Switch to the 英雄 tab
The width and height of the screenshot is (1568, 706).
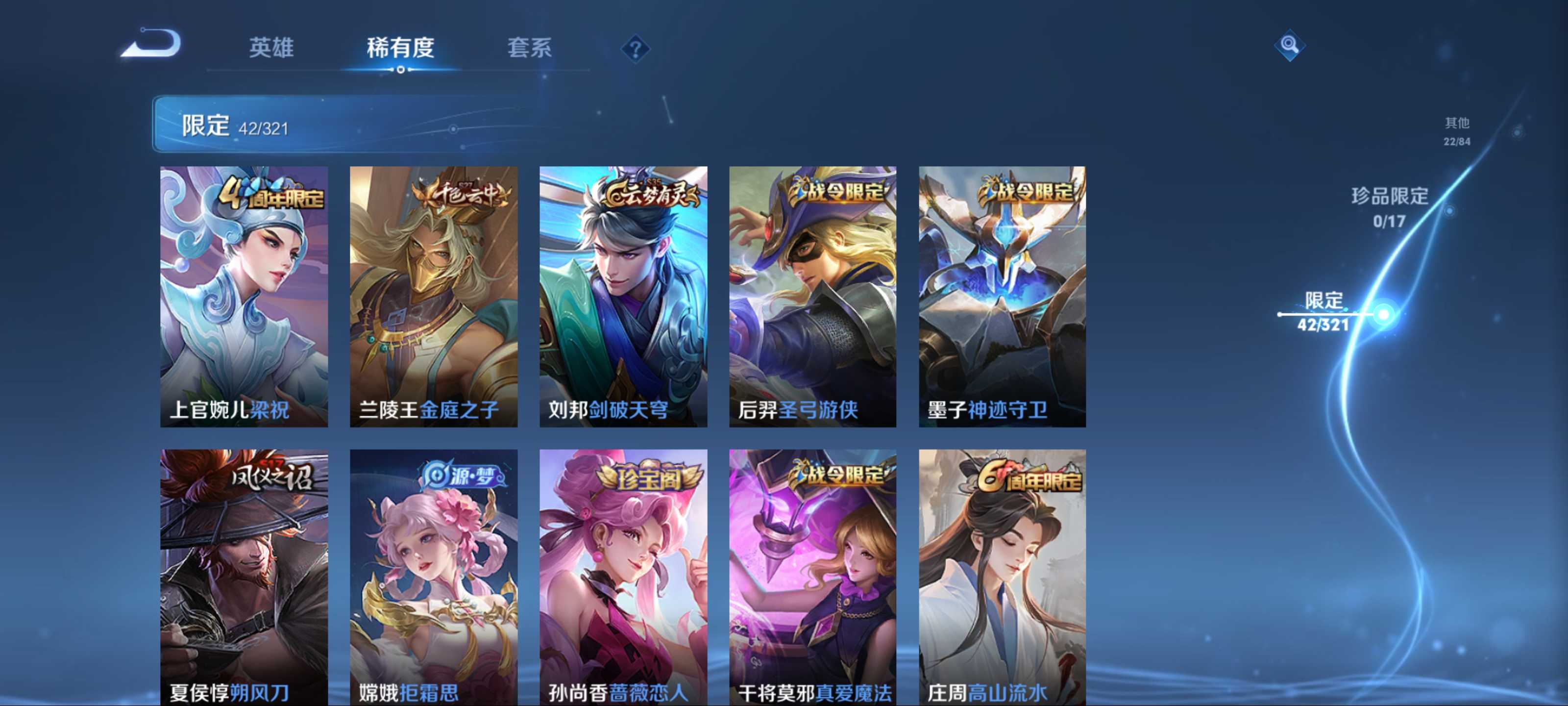click(271, 48)
